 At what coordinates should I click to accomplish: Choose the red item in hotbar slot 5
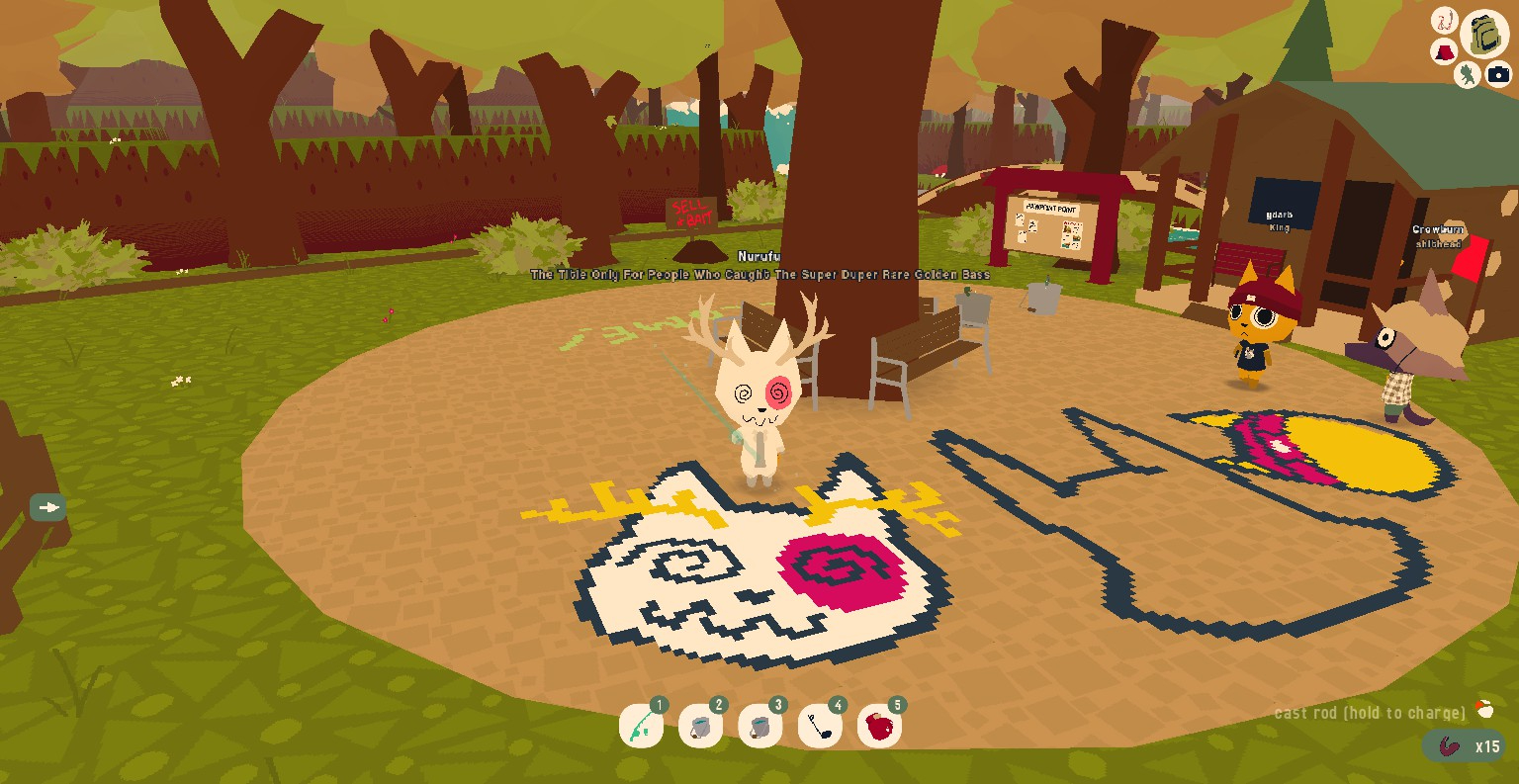[879, 728]
